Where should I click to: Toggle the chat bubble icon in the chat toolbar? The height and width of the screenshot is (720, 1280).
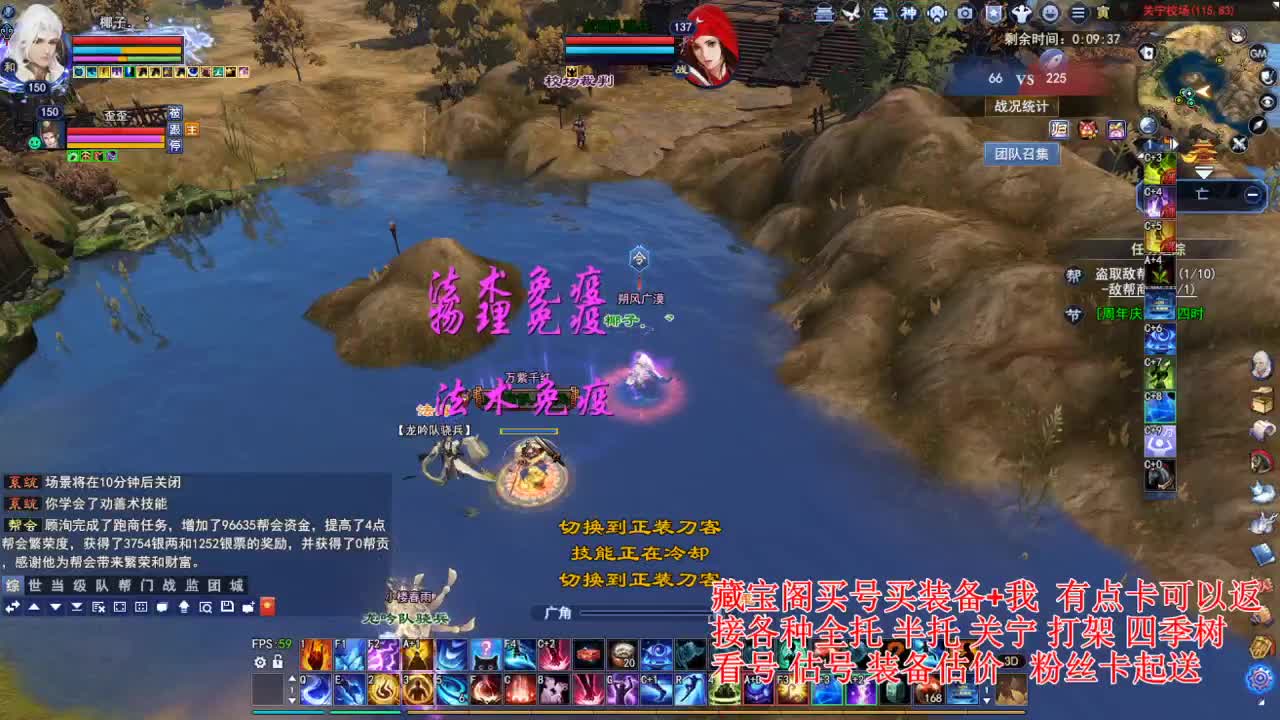click(x=162, y=607)
